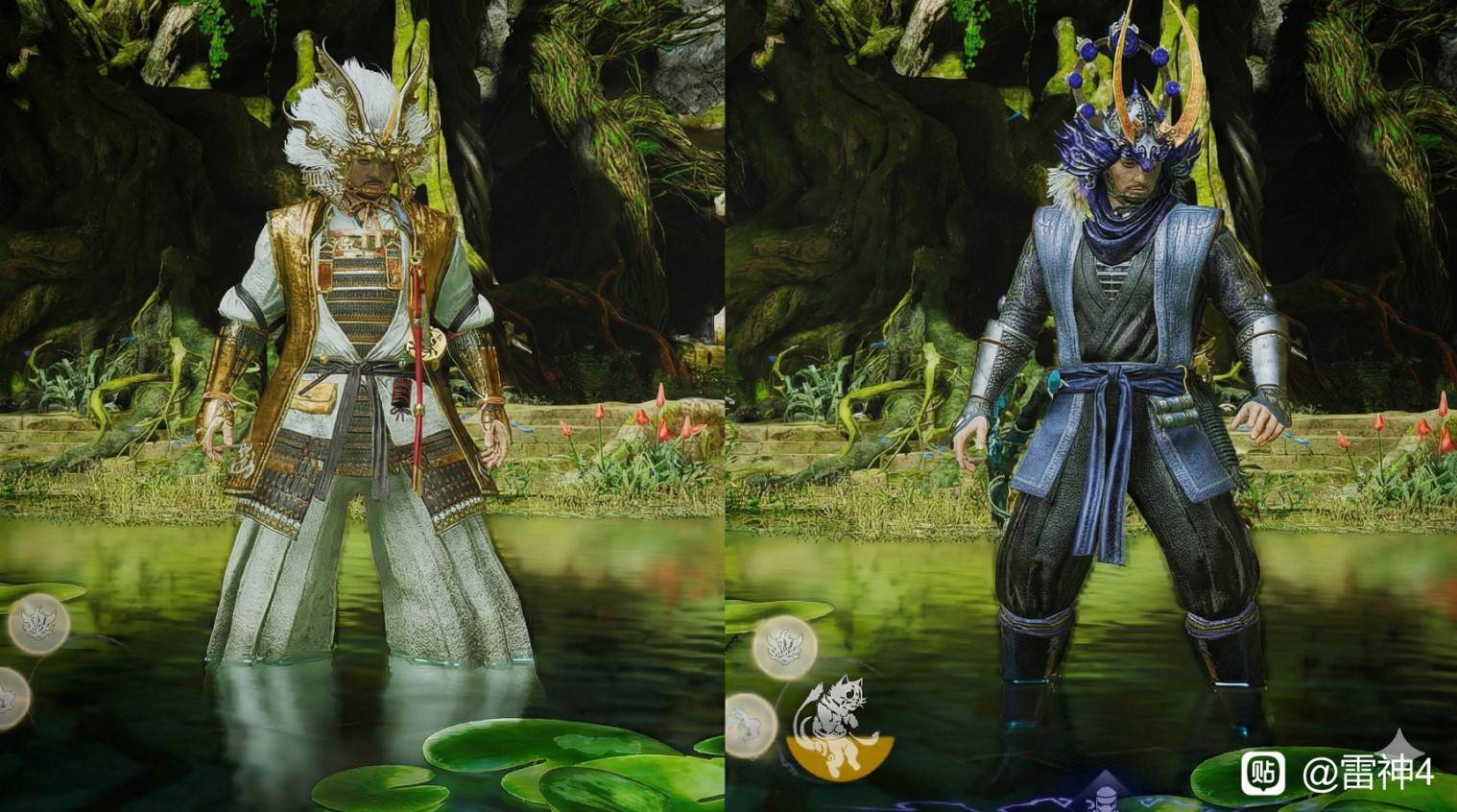Select the cat companion icon on gold semicircle
Viewport: 1457px width, 812px height.
coord(839,728)
